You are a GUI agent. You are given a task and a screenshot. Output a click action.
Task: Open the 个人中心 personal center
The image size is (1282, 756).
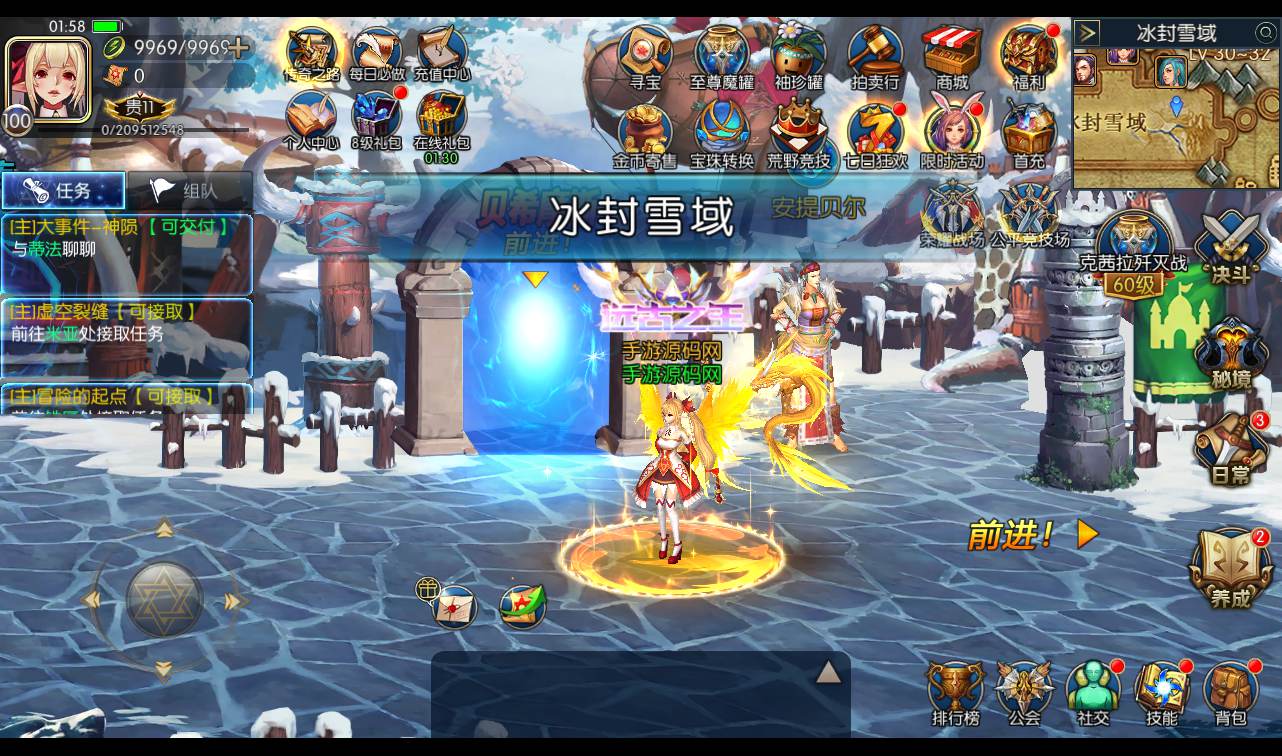point(311,122)
